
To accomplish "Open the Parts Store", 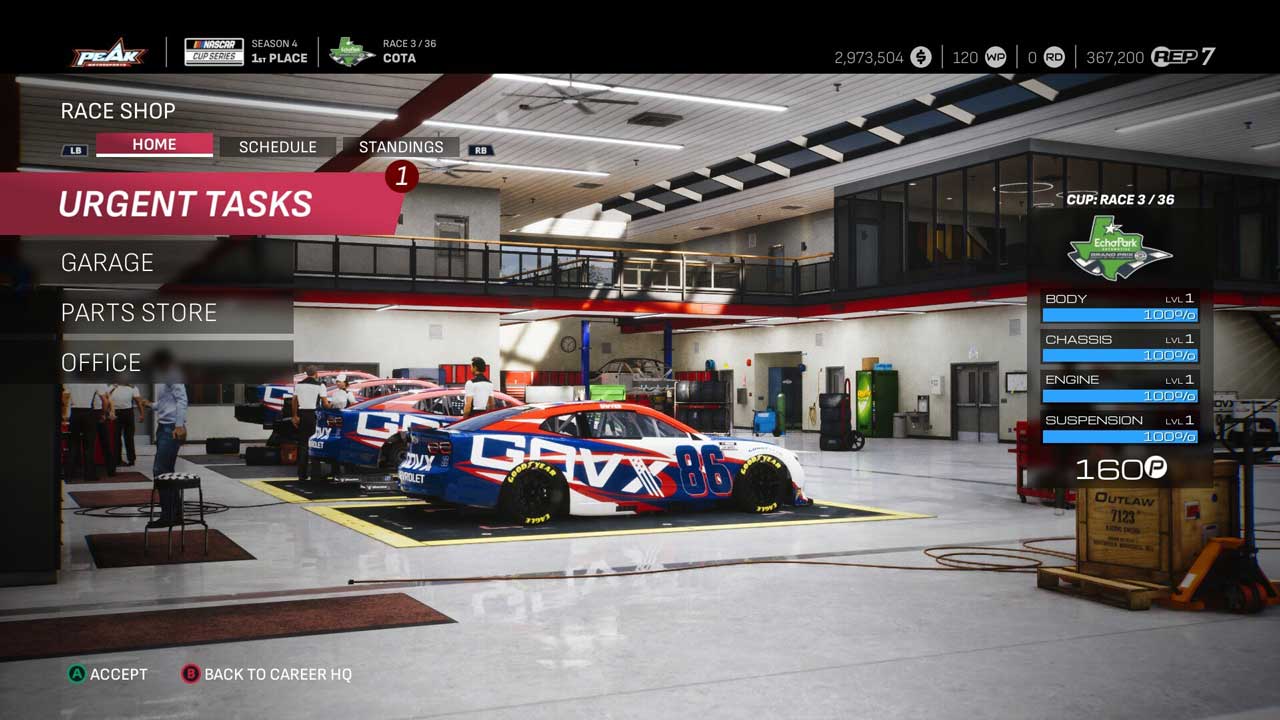I will click(x=139, y=313).
